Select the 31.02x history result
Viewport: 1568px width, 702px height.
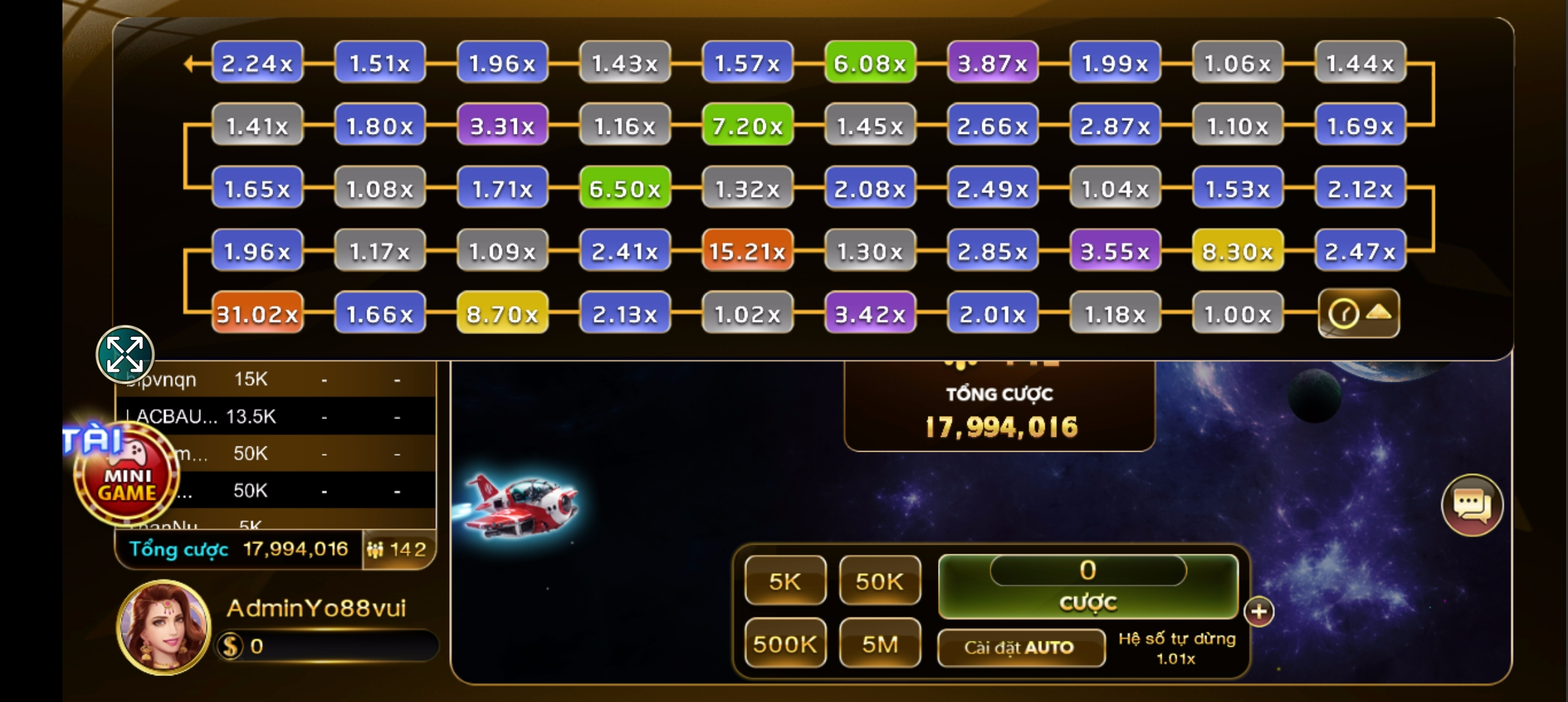pos(257,314)
